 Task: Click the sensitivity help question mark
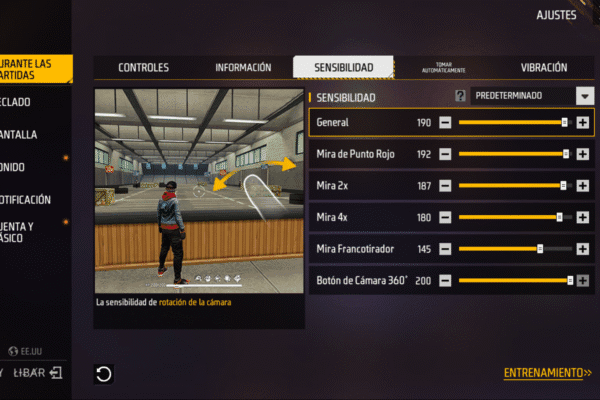[460, 97]
